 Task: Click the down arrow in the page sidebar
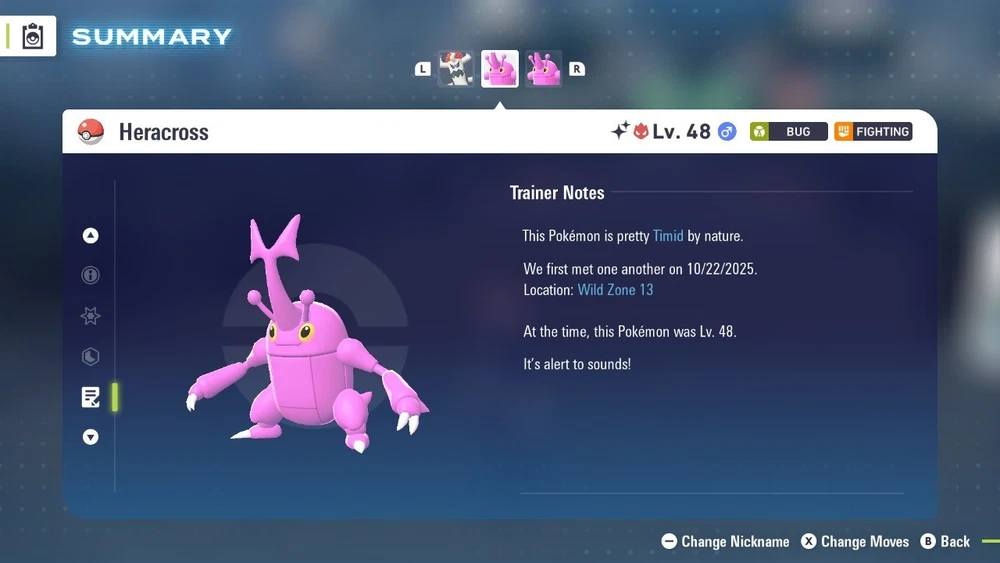tap(91, 437)
